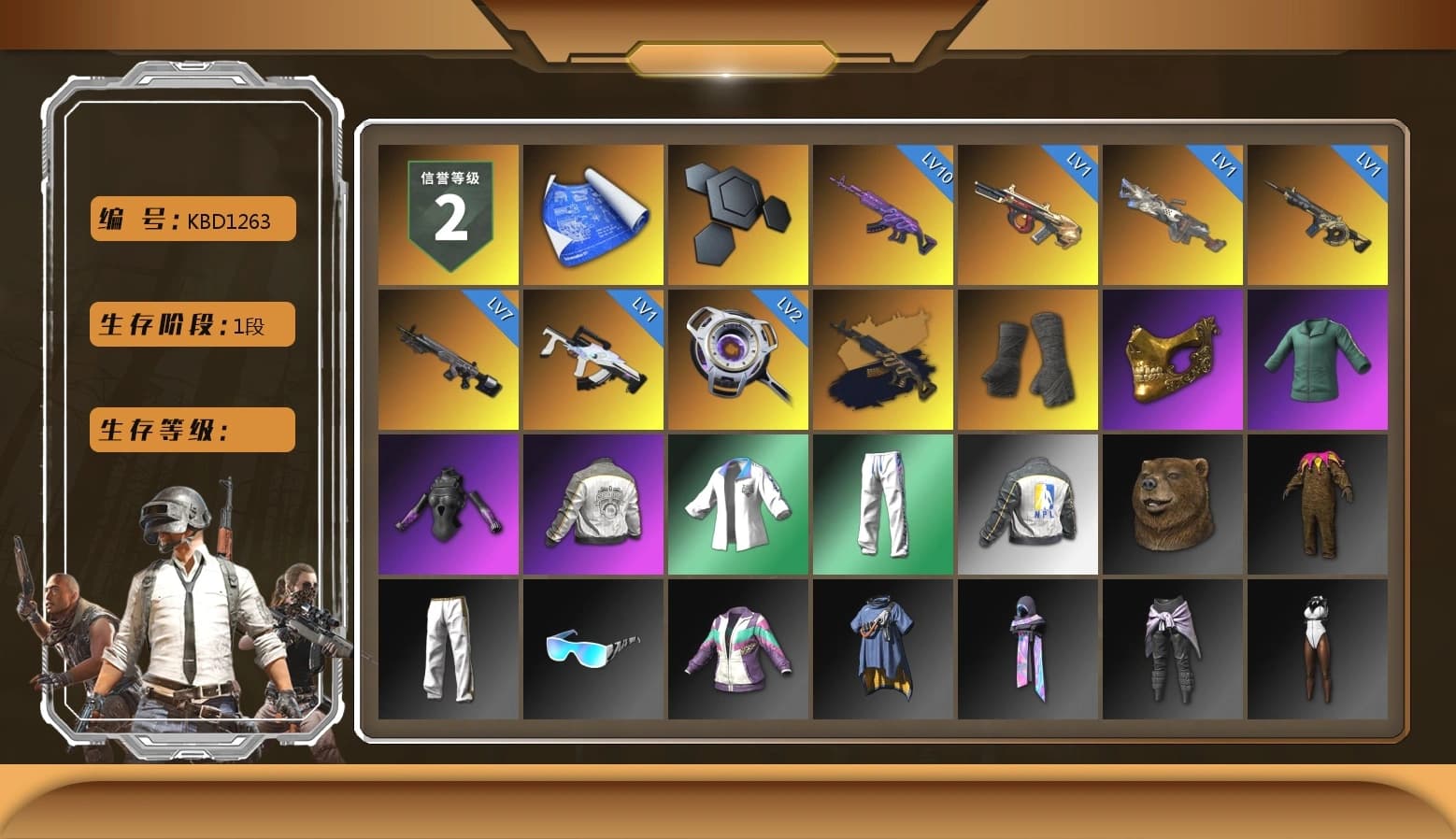The width and height of the screenshot is (1456, 839).
Task: Click the golden skull half-mask icon
Action: point(1174,360)
